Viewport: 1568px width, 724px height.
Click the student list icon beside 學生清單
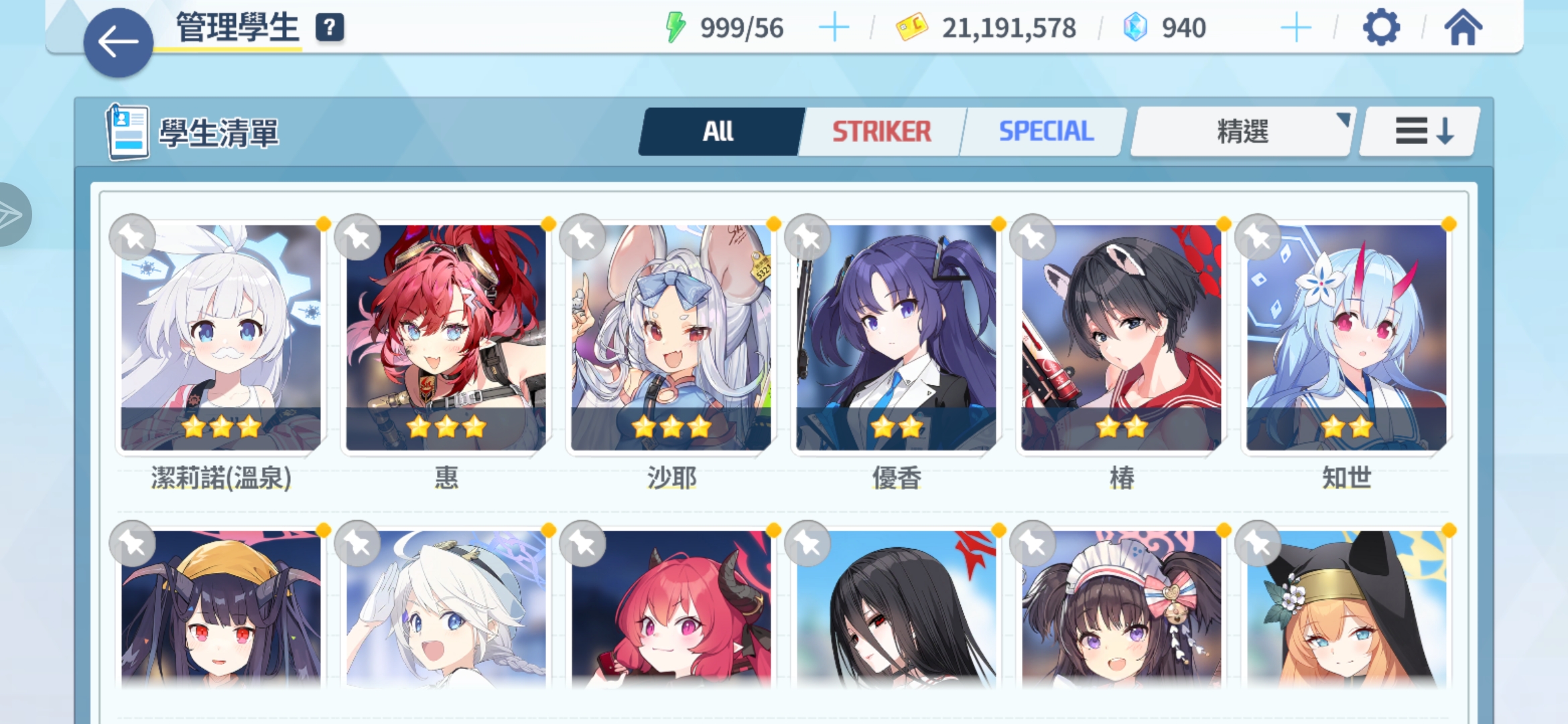[x=127, y=131]
